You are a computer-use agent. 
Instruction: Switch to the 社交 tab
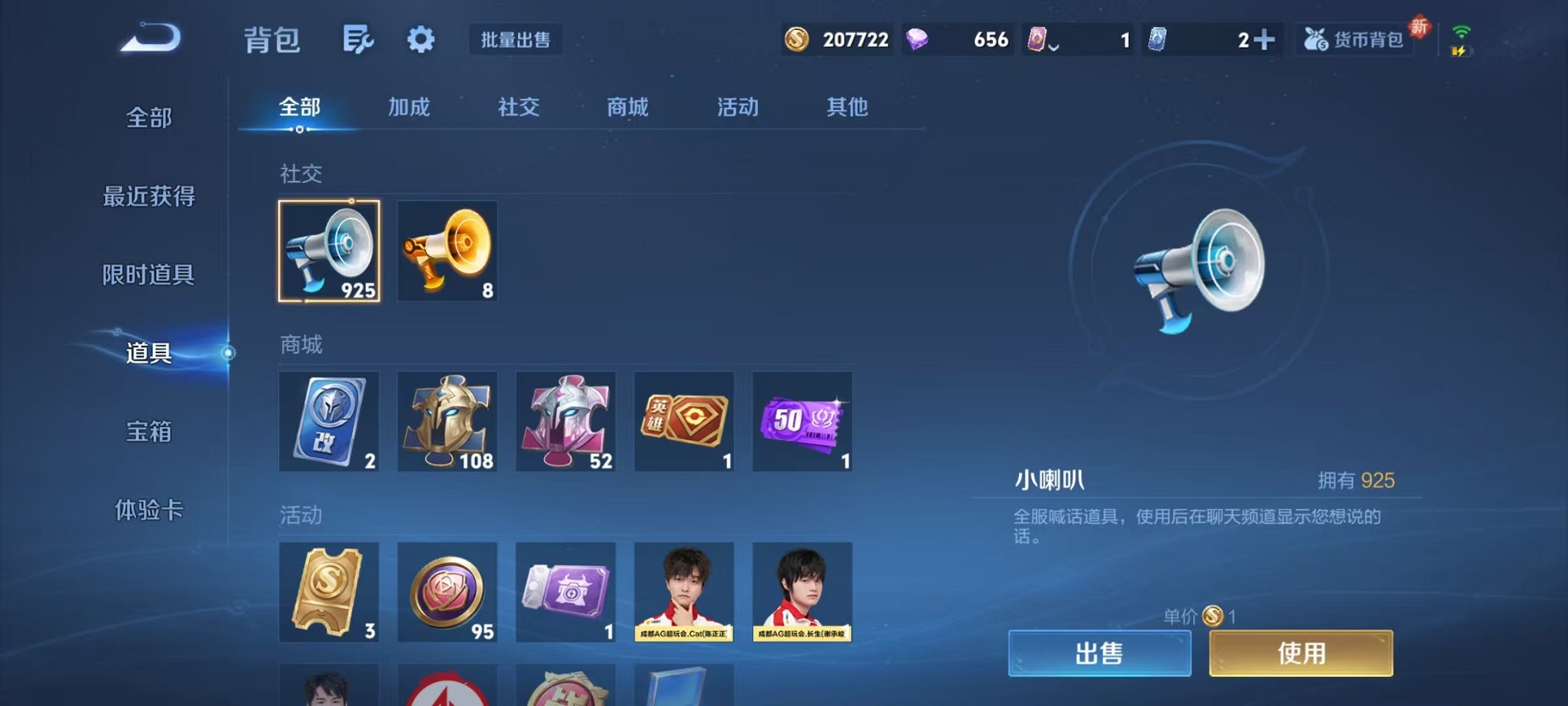[x=518, y=108]
